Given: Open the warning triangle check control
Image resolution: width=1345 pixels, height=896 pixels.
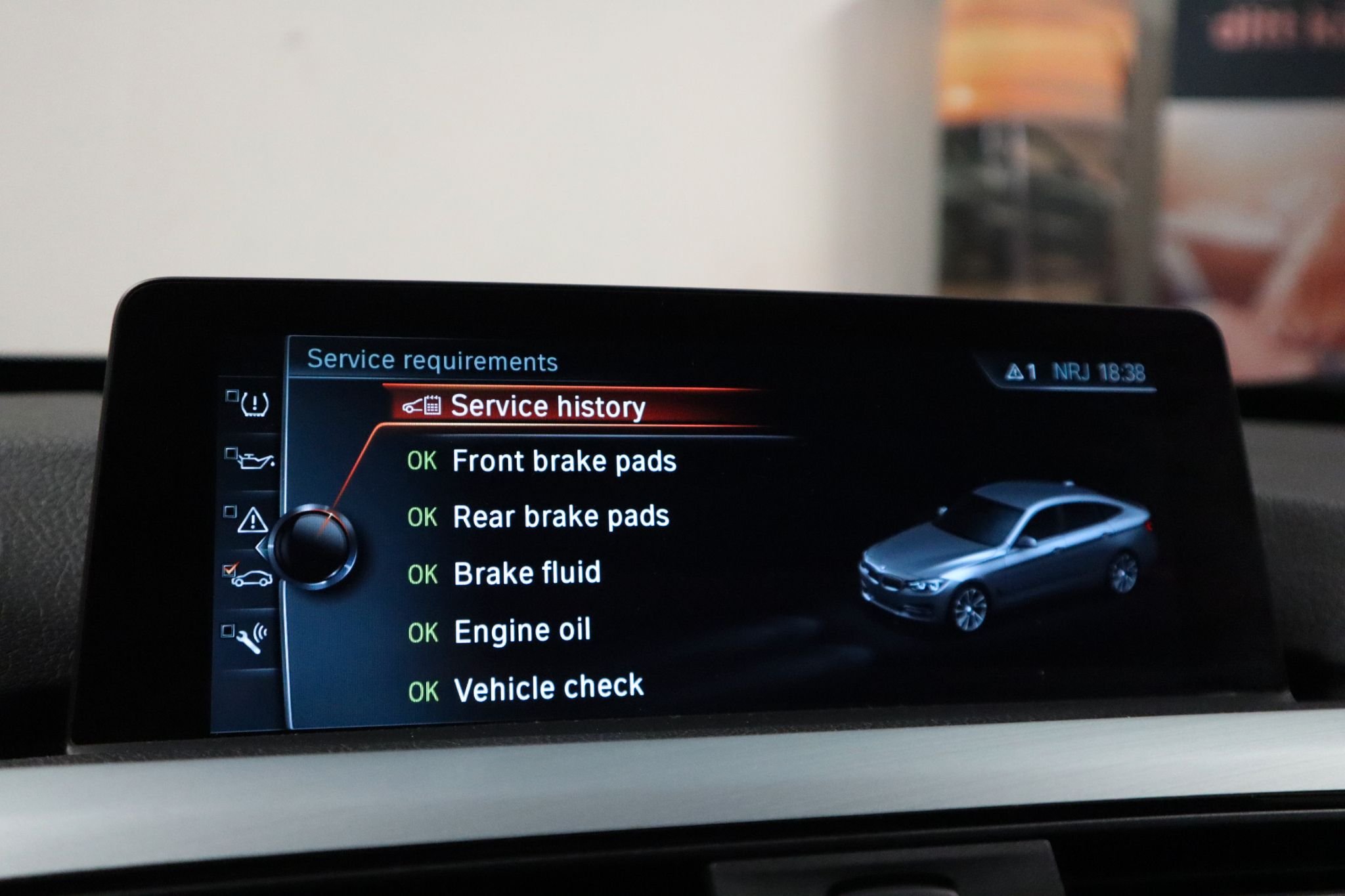Looking at the screenshot, I should [252, 521].
